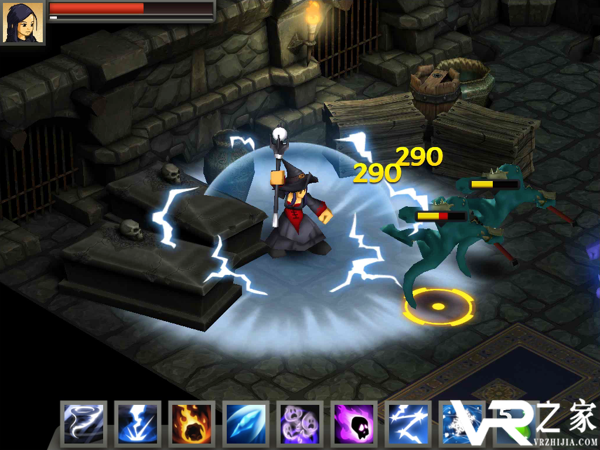Use the flaming meteor fireball skill
This screenshot has width=600, height=450.
[191, 423]
